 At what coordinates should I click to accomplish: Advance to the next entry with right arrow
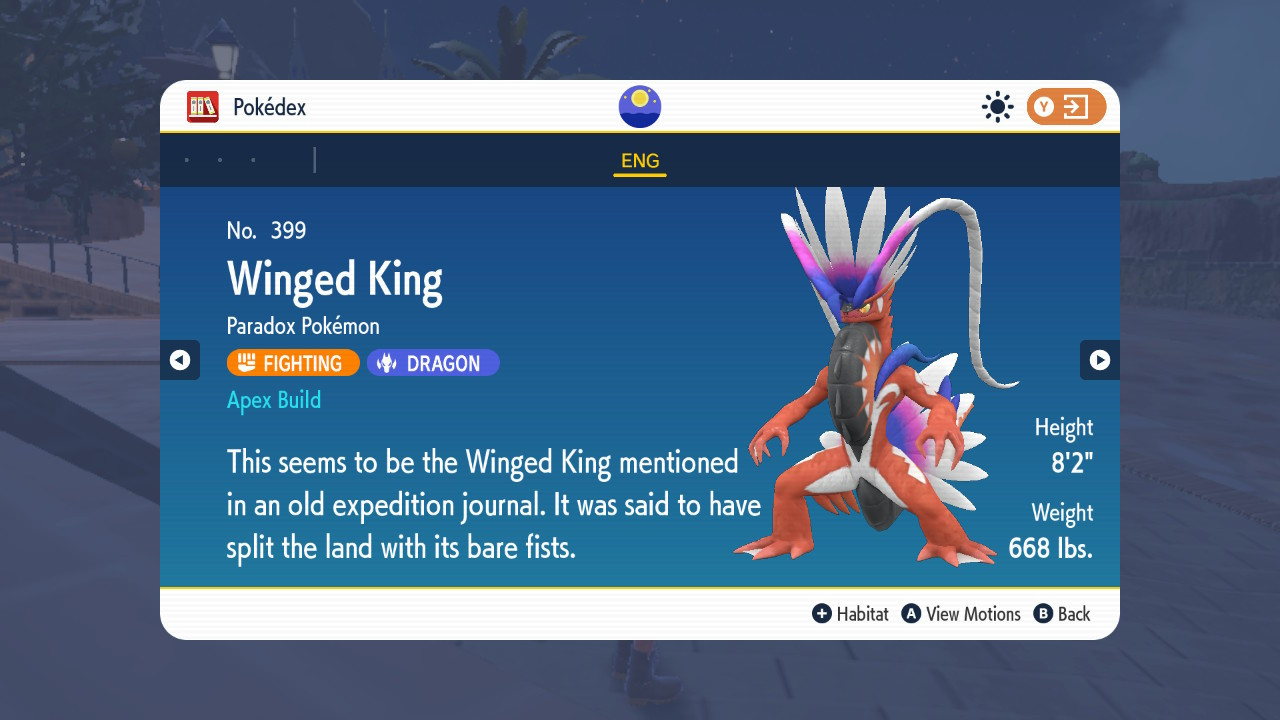pos(1100,360)
